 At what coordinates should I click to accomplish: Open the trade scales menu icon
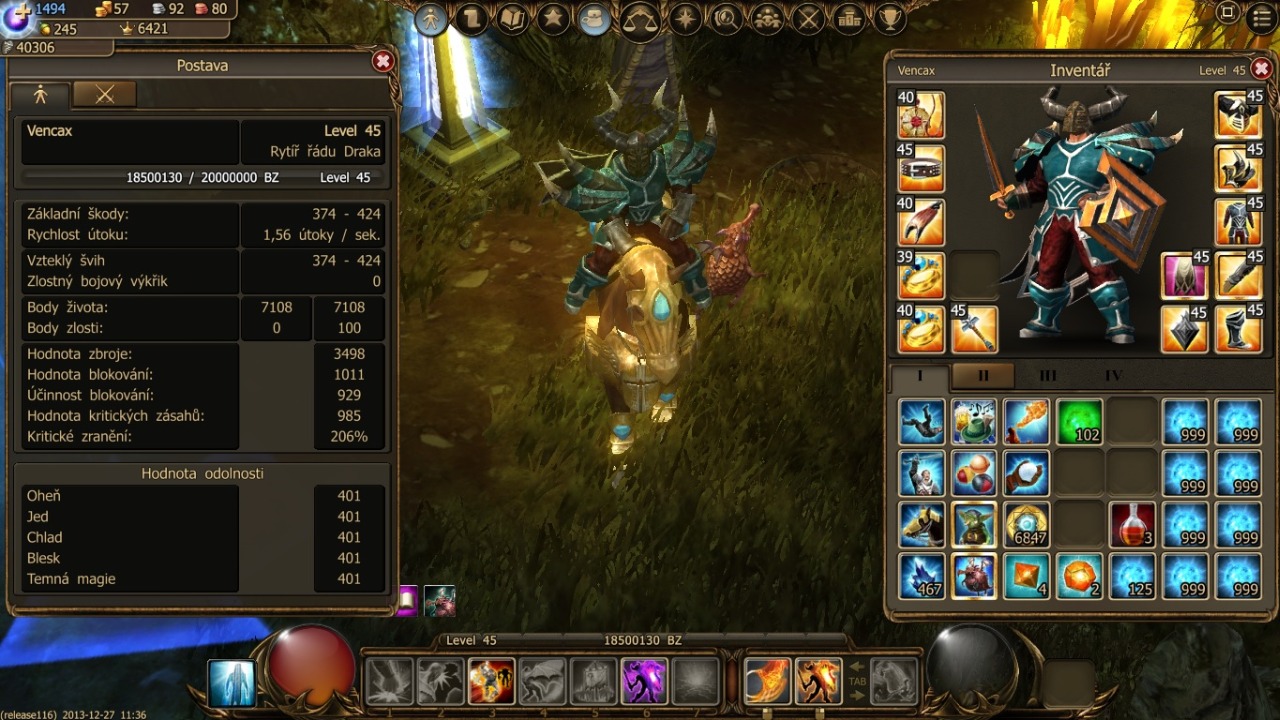pyautogui.click(x=640, y=19)
